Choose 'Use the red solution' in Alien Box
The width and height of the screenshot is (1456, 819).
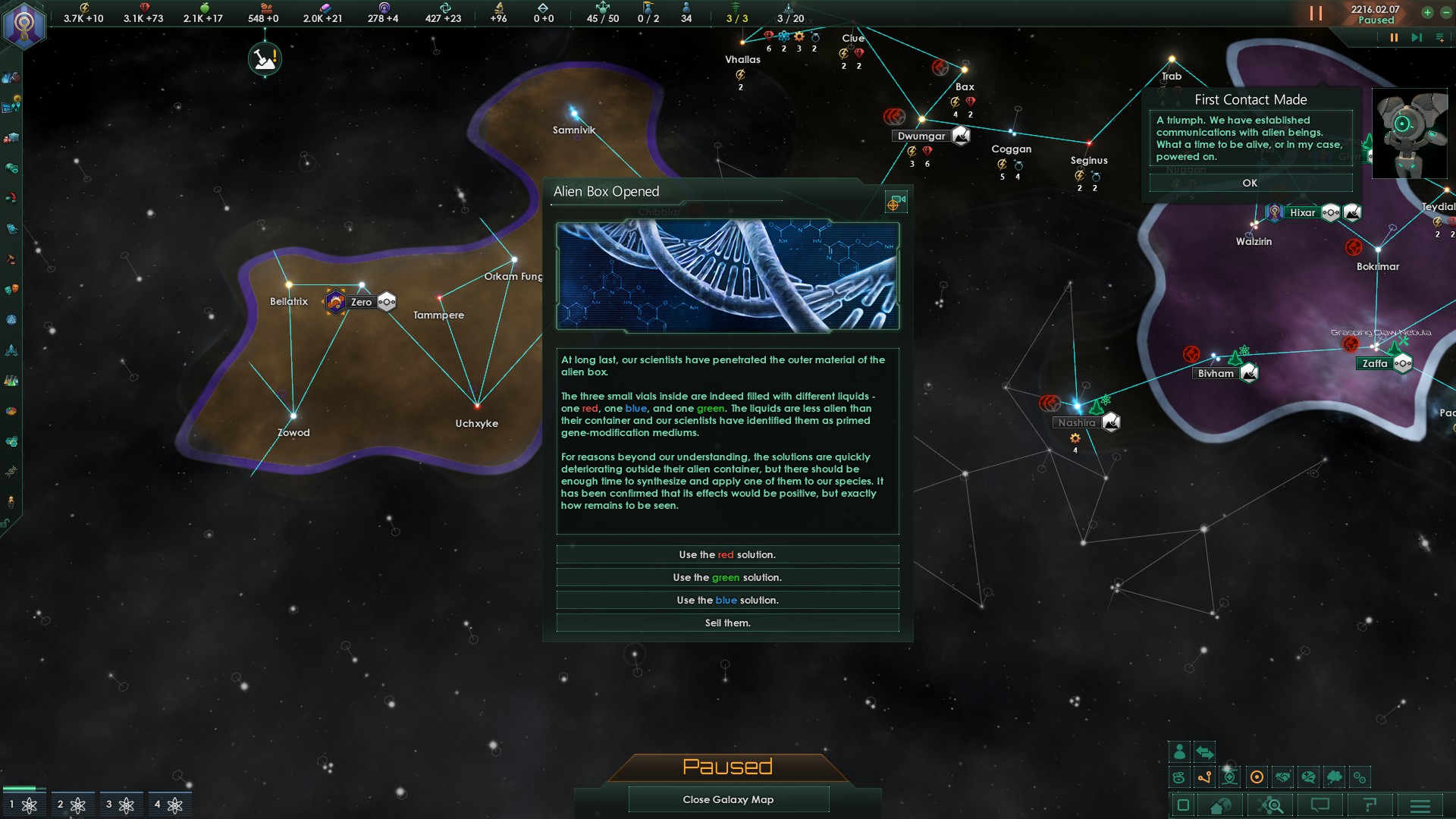[727, 554]
